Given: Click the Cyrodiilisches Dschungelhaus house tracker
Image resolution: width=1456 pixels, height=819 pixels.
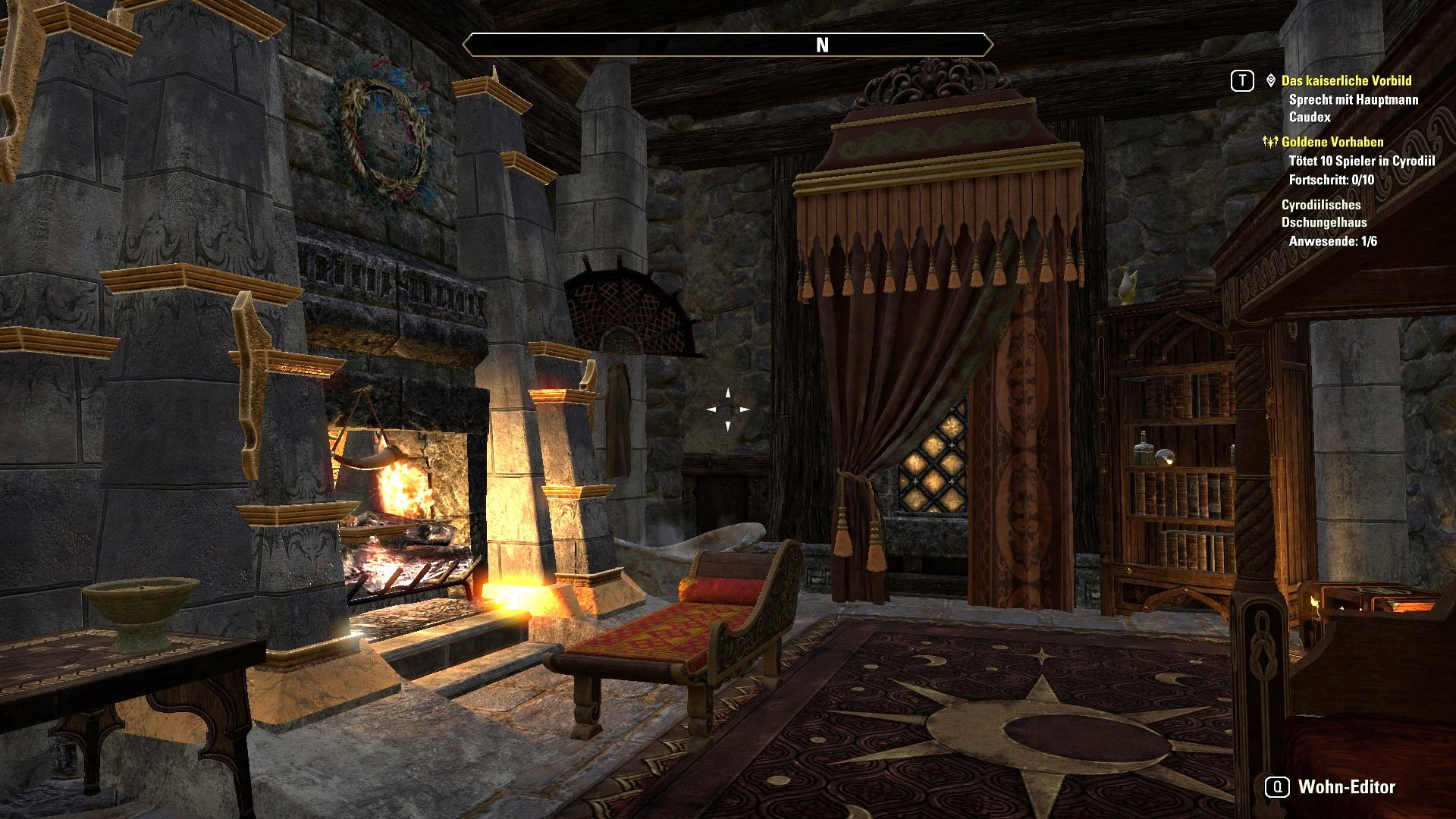Looking at the screenshot, I should coord(1323,213).
